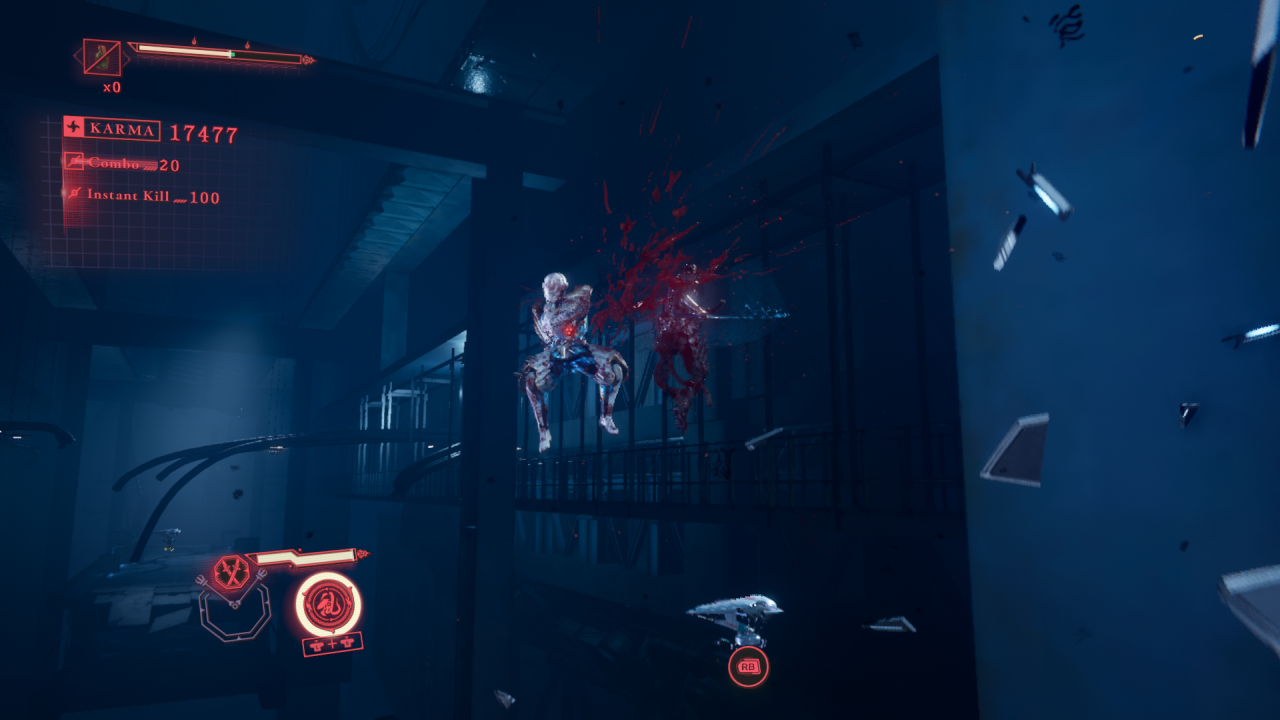Click the KARMA shuriken badge

click(74, 128)
